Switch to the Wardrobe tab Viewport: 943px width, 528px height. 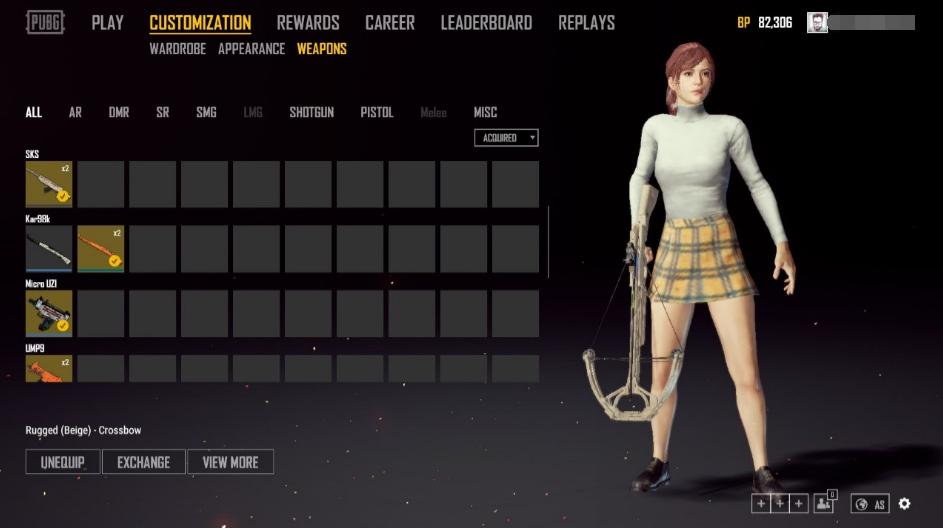click(179, 49)
